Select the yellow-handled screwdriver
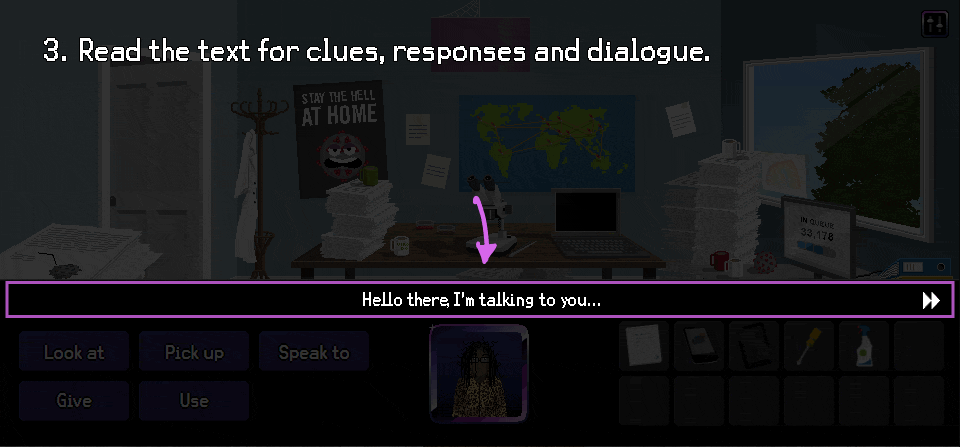The image size is (960, 447). point(808,345)
